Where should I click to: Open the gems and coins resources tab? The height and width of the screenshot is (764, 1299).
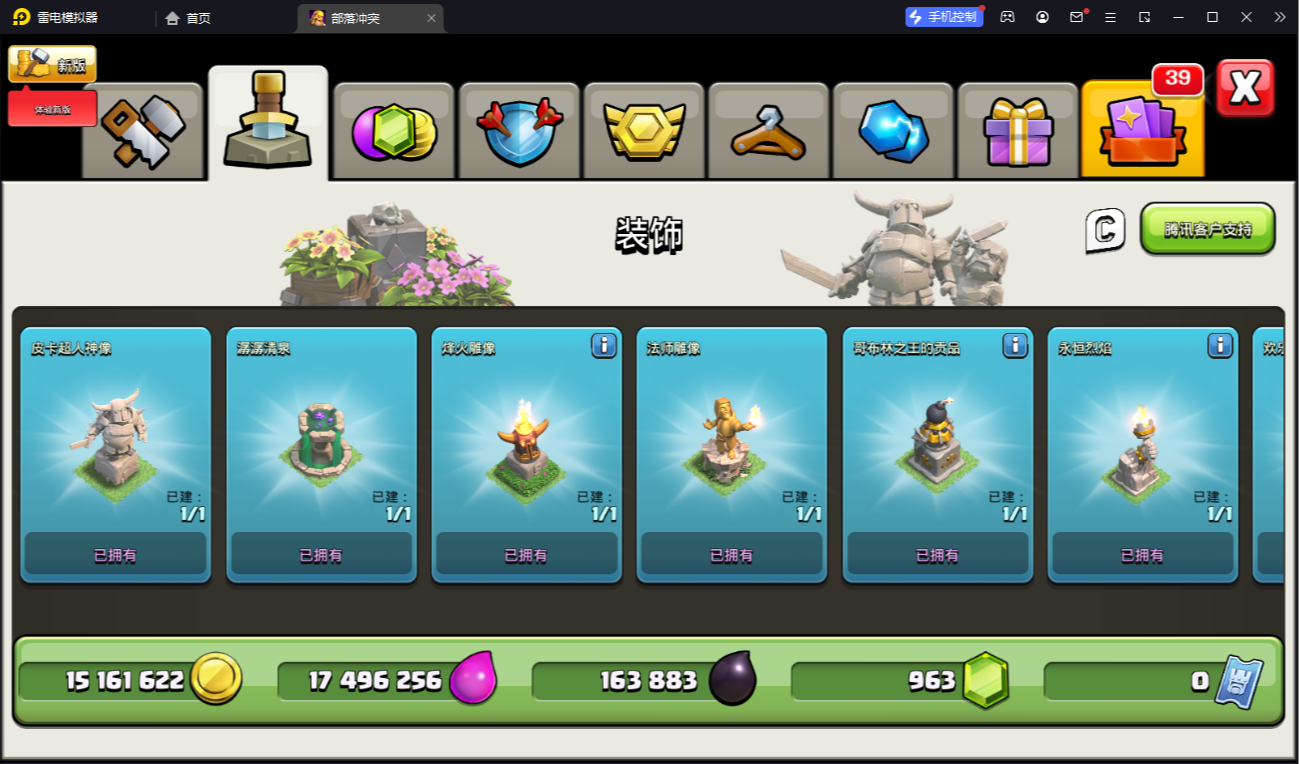[x=394, y=131]
